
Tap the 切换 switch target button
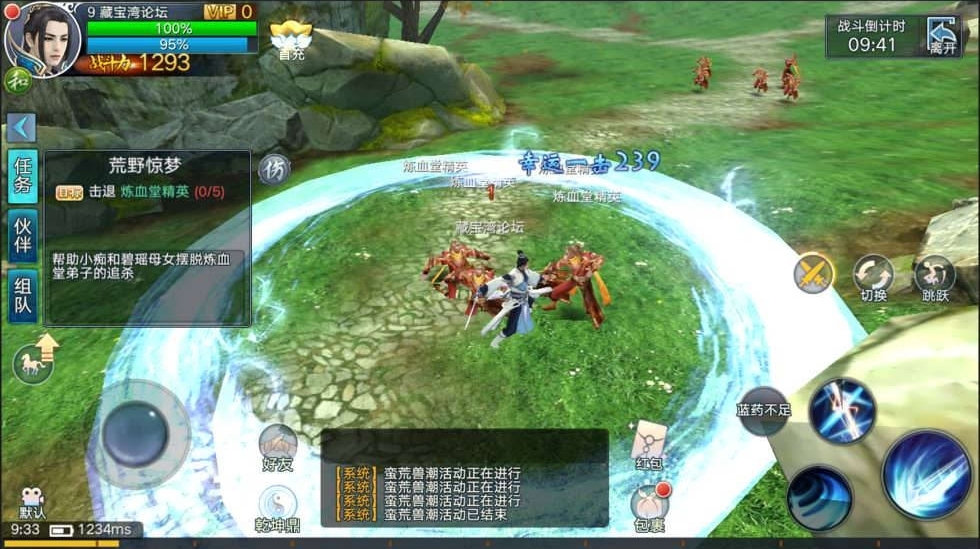873,278
